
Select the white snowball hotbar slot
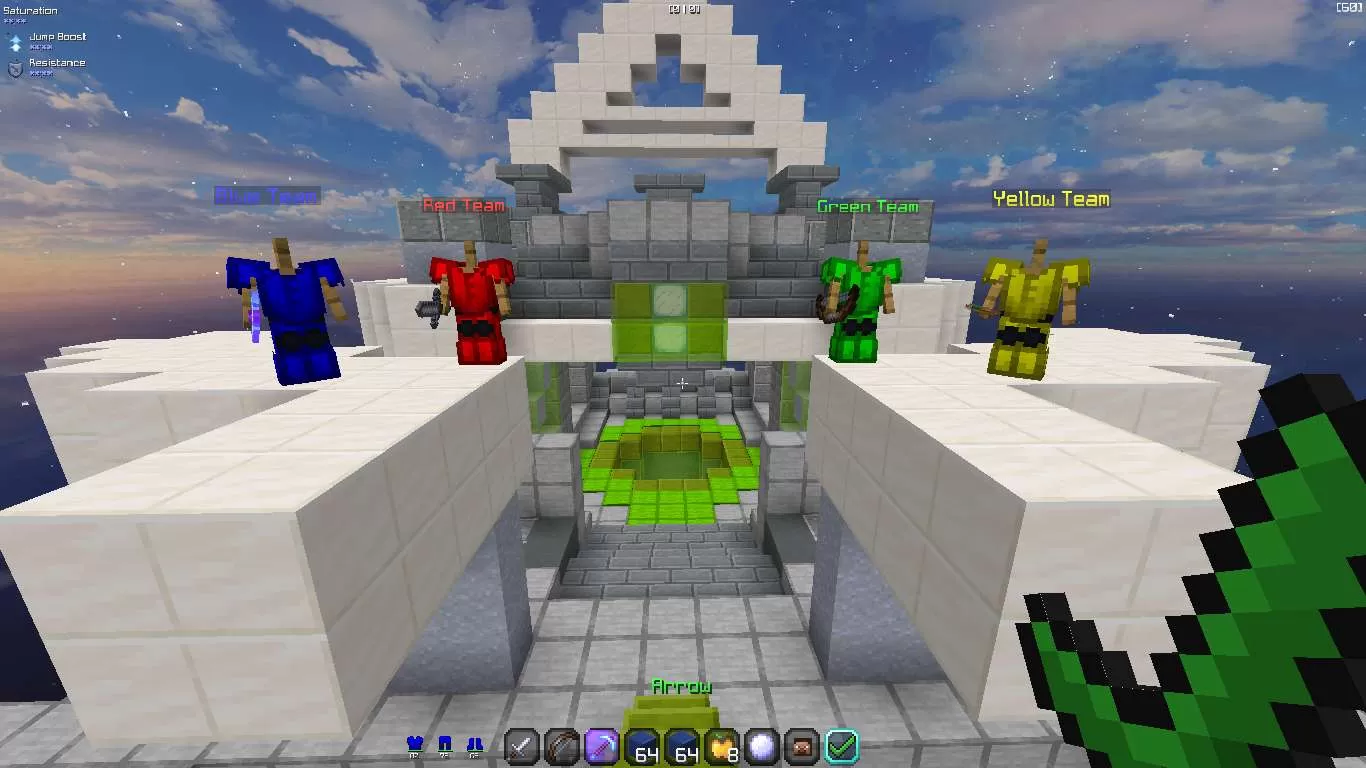tap(762, 746)
